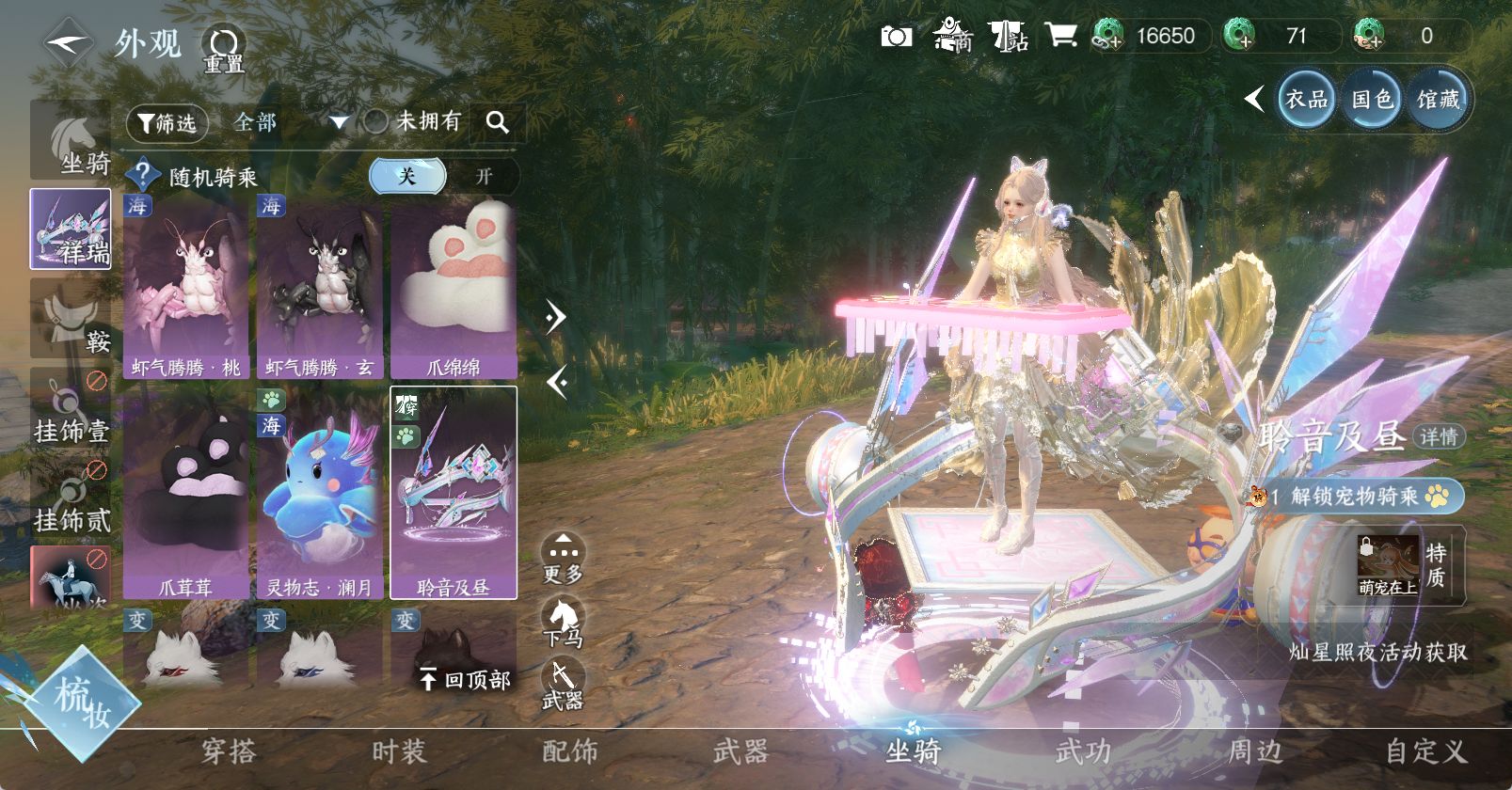
Task: Pick the 聆音及昼 mount tile
Action: tap(454, 494)
